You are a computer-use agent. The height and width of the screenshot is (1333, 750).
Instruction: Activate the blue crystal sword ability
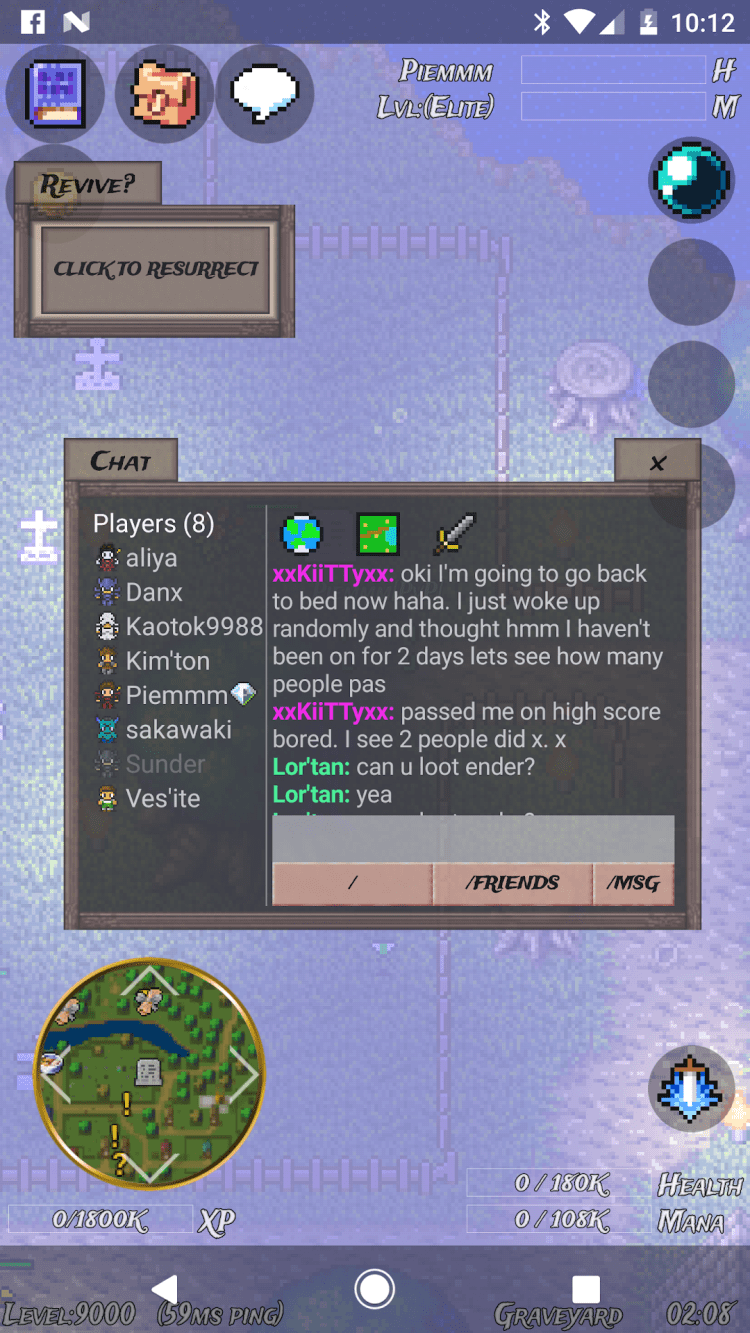click(691, 1088)
